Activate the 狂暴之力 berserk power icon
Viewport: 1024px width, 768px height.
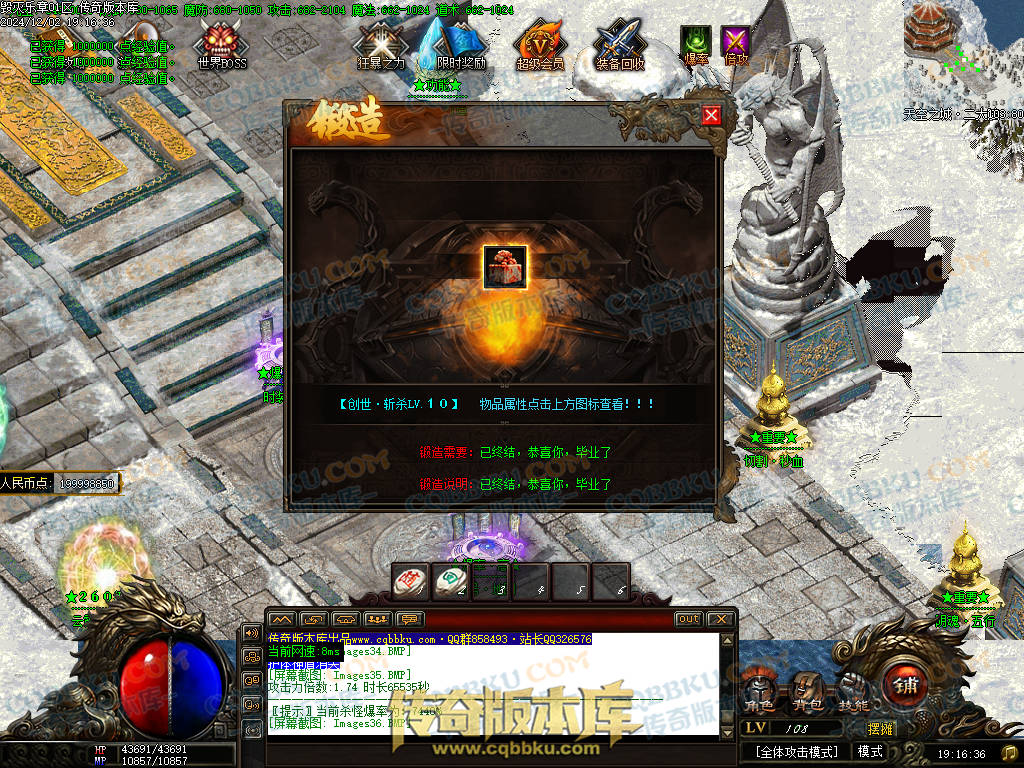click(381, 44)
